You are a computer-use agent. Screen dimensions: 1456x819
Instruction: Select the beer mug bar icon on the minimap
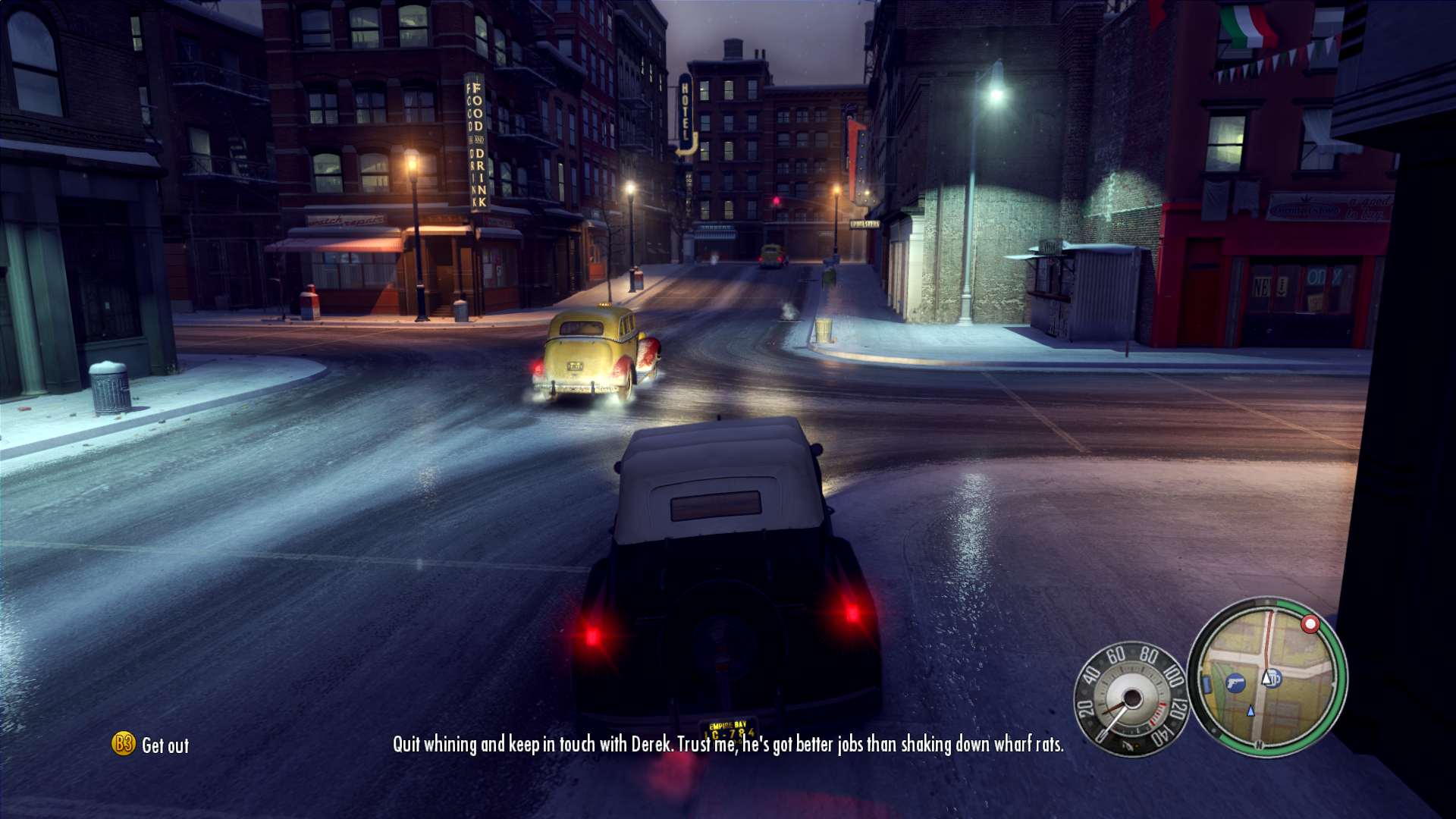coord(1275,679)
